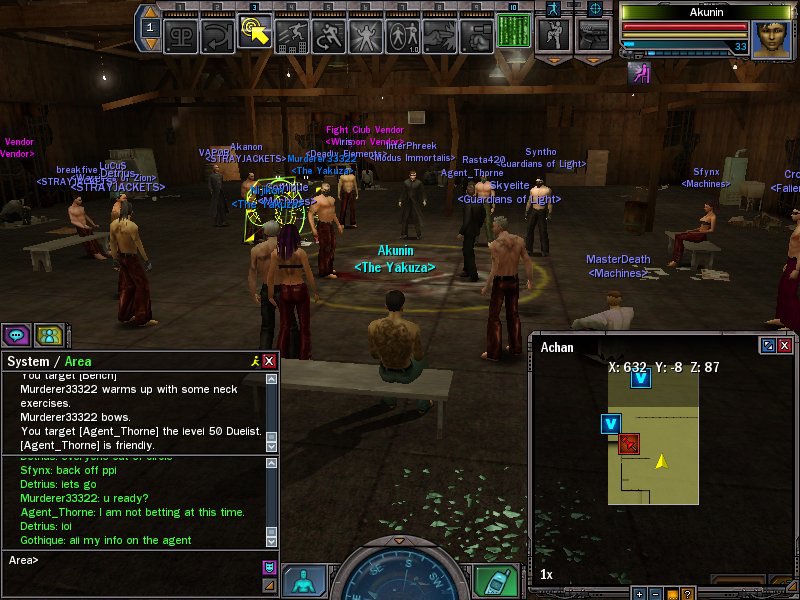This screenshot has height=600, width=800.
Task: Click the hotbar page up arrow
Action: click(150, 13)
